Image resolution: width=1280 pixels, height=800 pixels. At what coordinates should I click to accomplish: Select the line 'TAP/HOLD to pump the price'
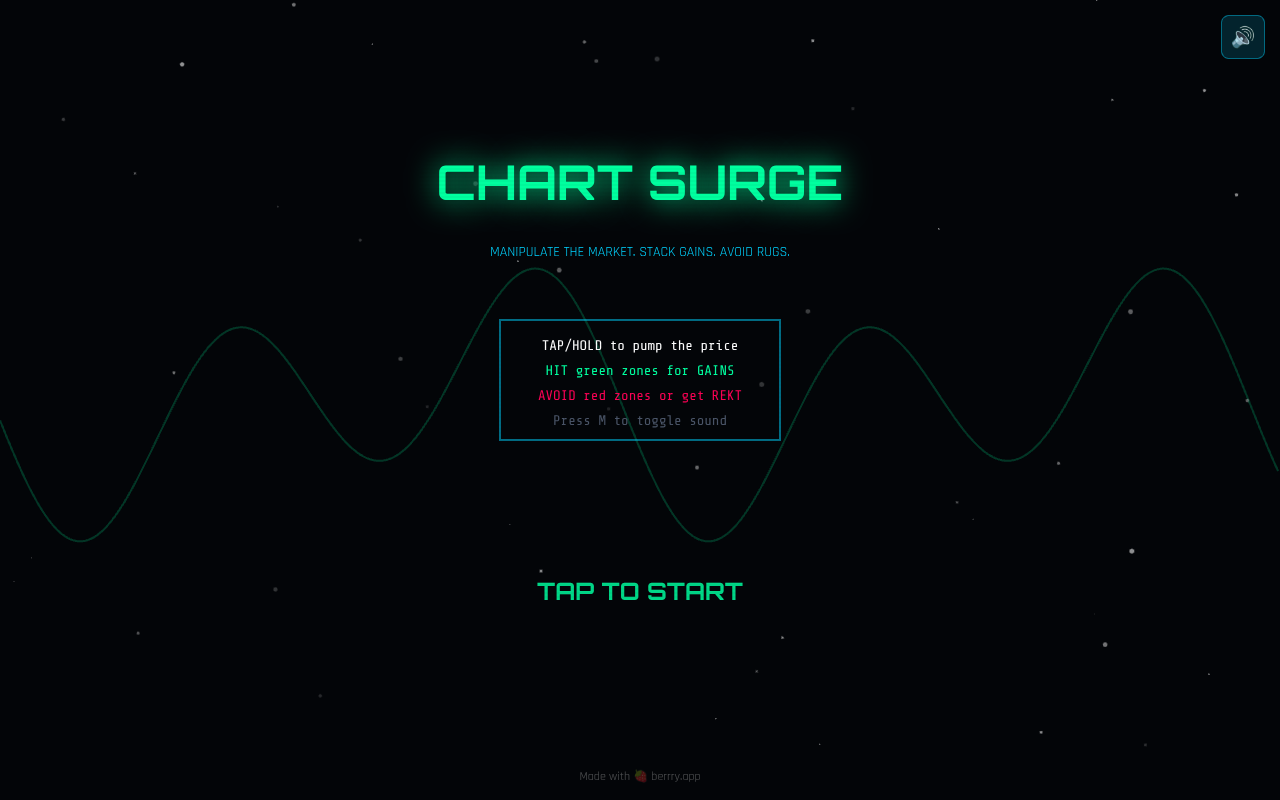[640, 345]
